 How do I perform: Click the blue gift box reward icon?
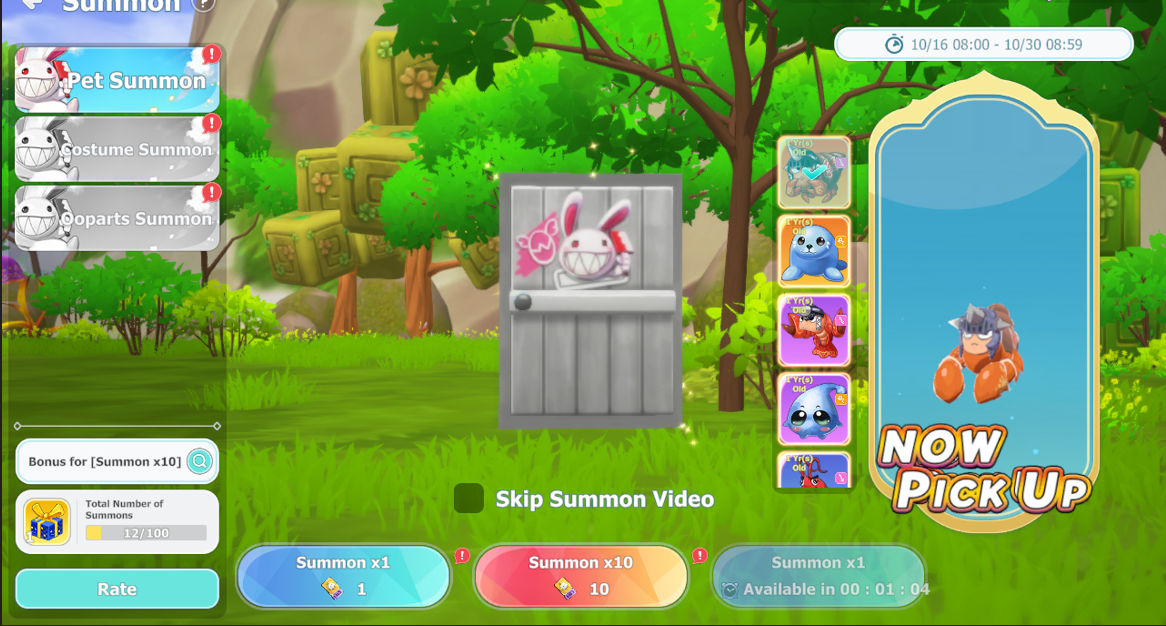click(47, 522)
